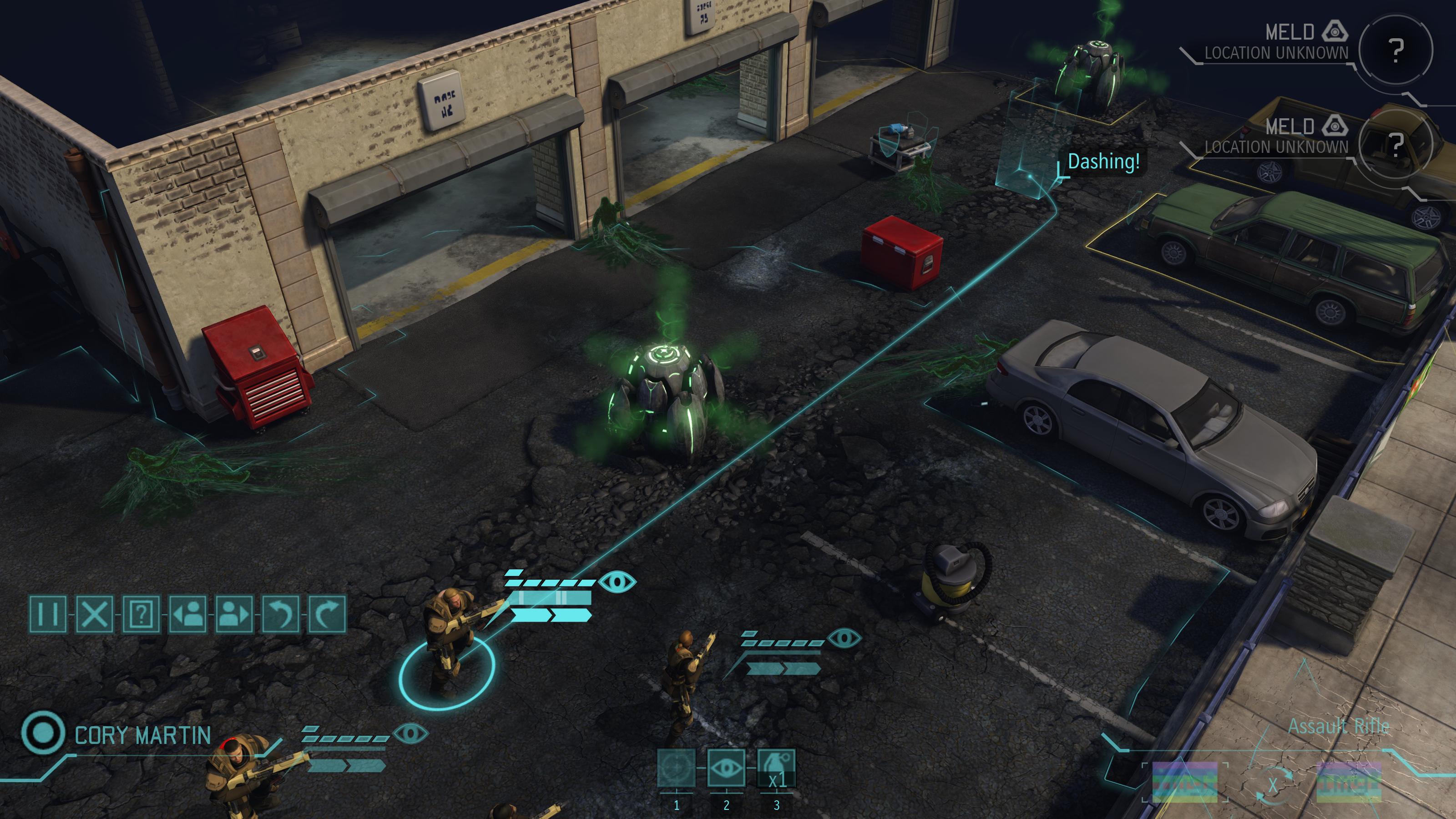Rotate camera with the right curved arrow
This screenshot has width=1456, height=819.
click(327, 614)
